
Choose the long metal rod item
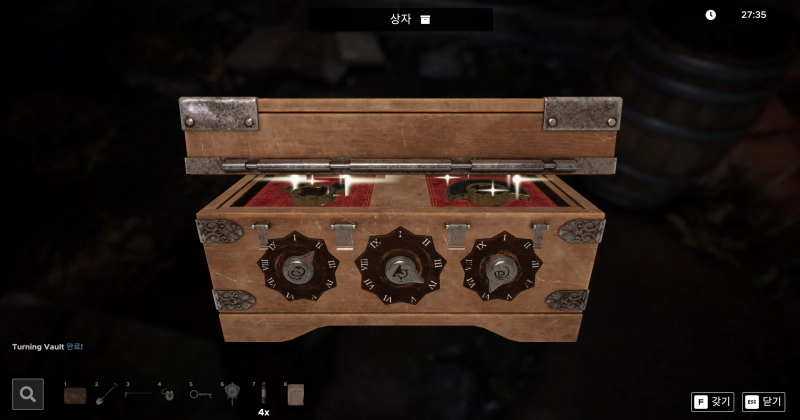click(x=137, y=394)
